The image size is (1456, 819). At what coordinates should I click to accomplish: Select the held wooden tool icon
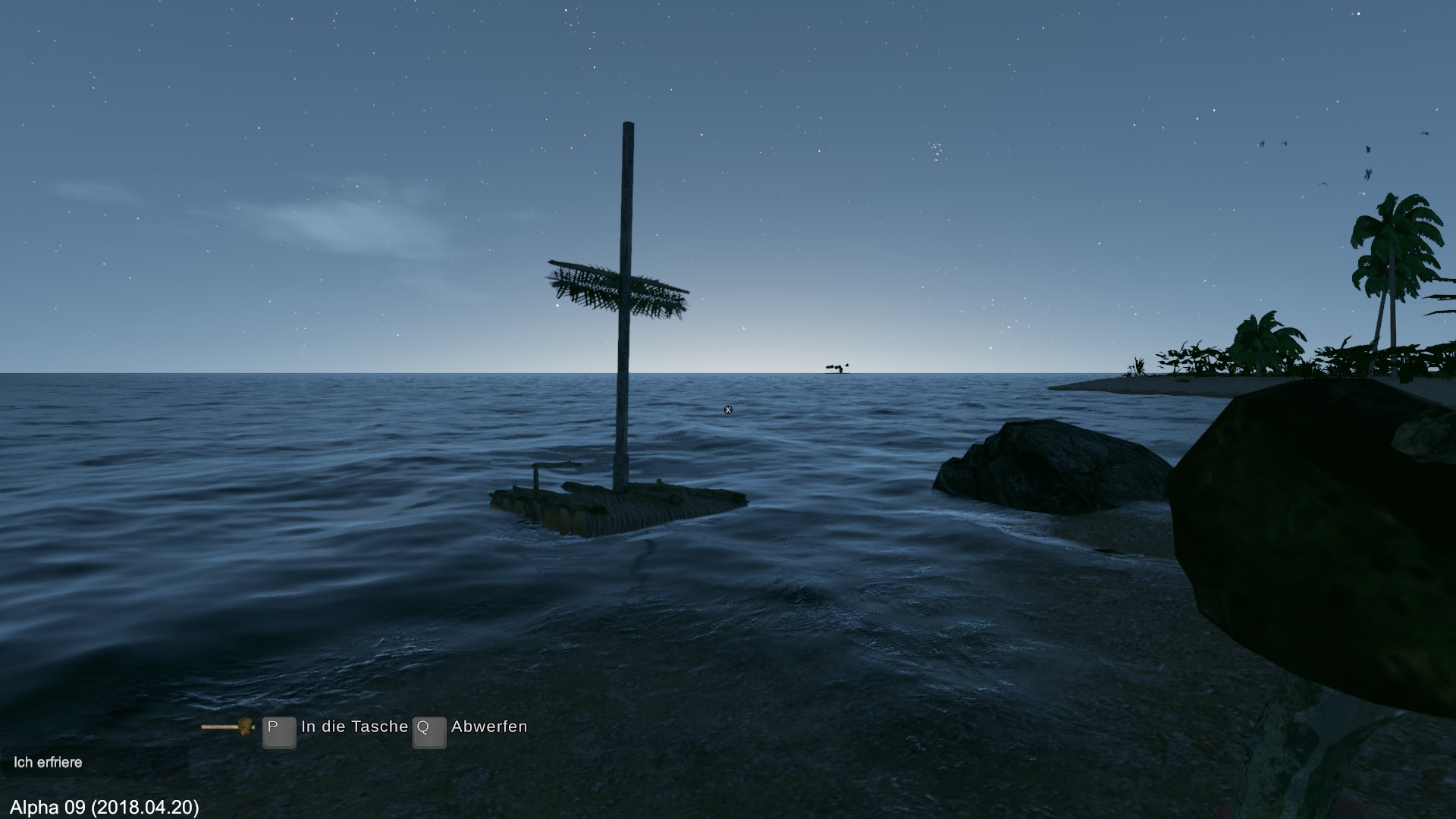[227, 726]
